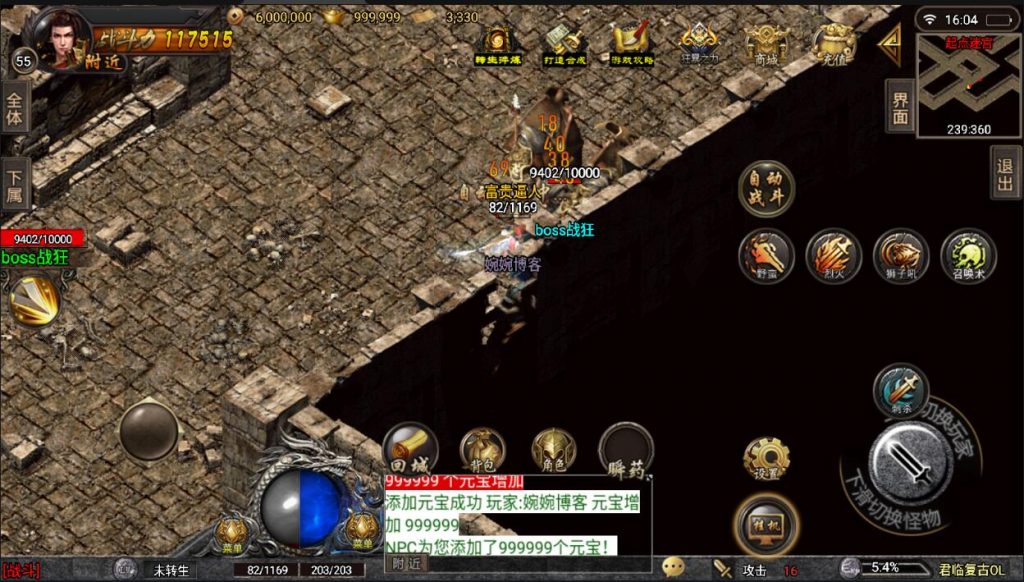This screenshot has width=1024, height=582.
Task: Cast the 烈火 flame sword skill
Action: 833,256
